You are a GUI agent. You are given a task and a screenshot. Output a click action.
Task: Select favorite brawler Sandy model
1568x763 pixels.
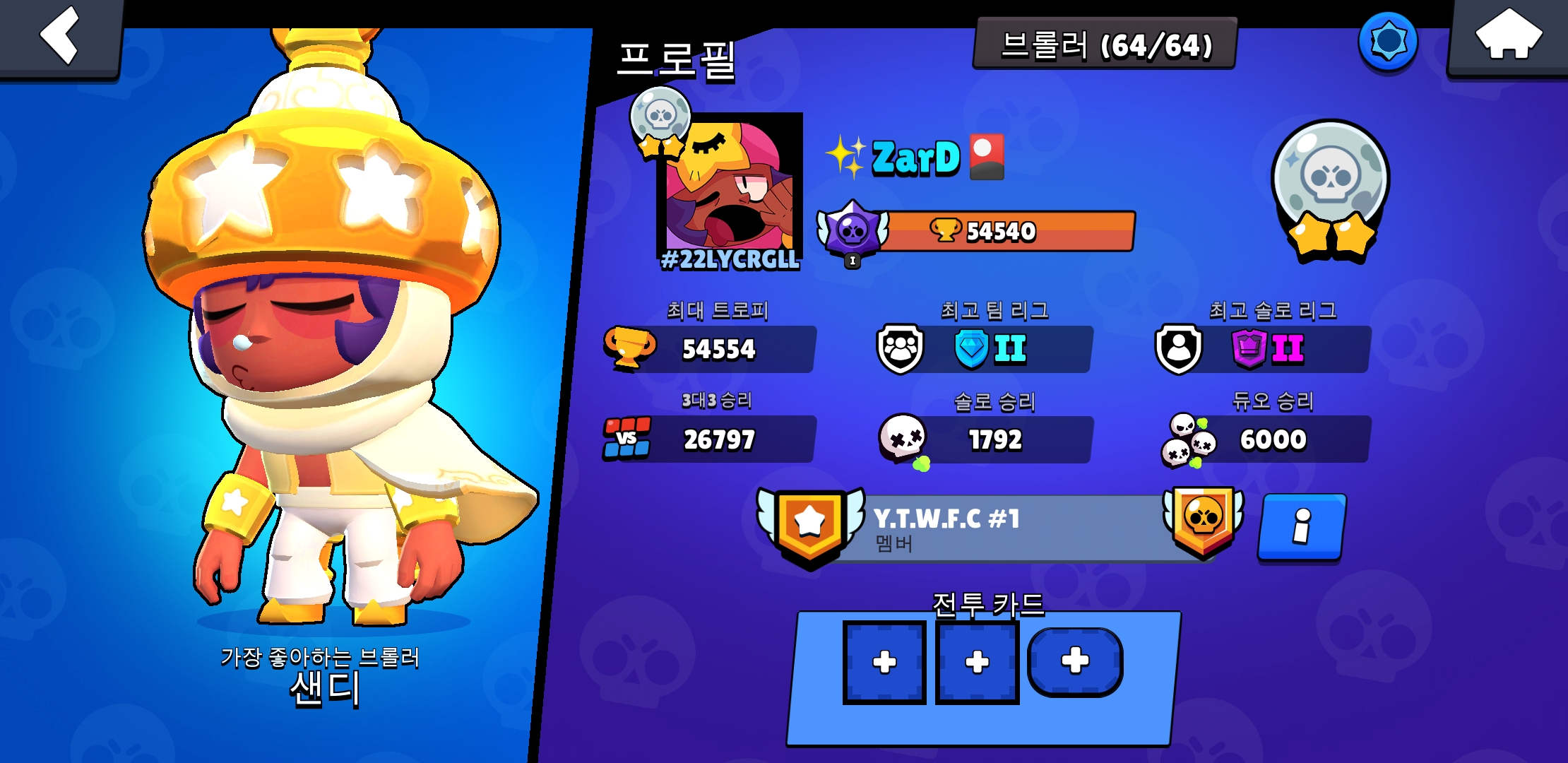pos(297,389)
